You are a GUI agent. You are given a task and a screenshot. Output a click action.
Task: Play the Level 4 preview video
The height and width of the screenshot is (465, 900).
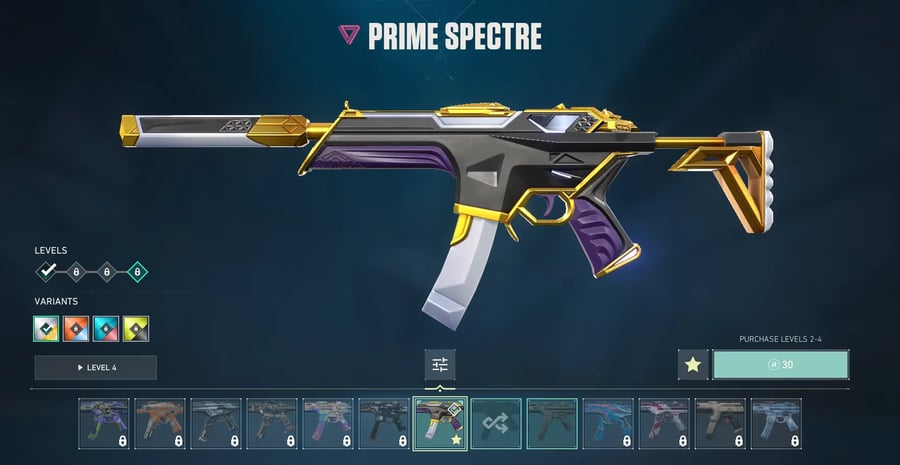(95, 367)
